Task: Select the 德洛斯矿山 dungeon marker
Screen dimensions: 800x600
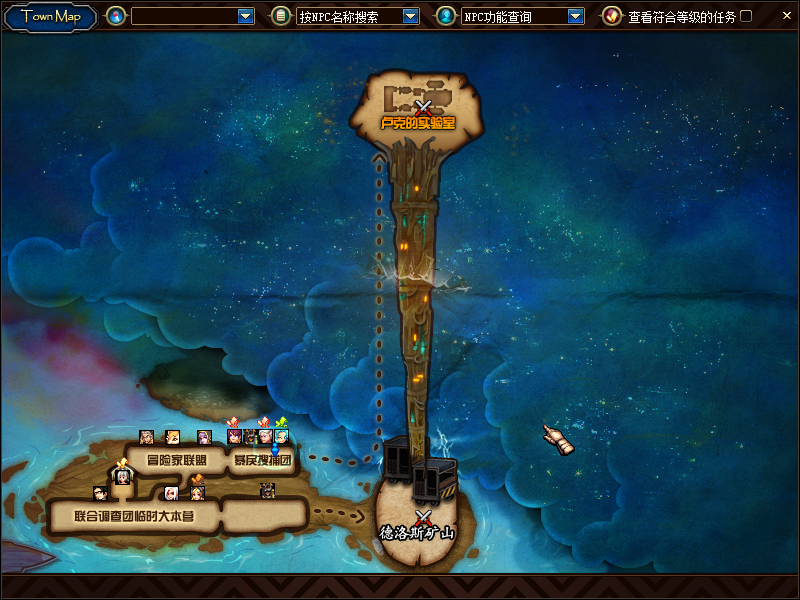Action: tap(423, 517)
